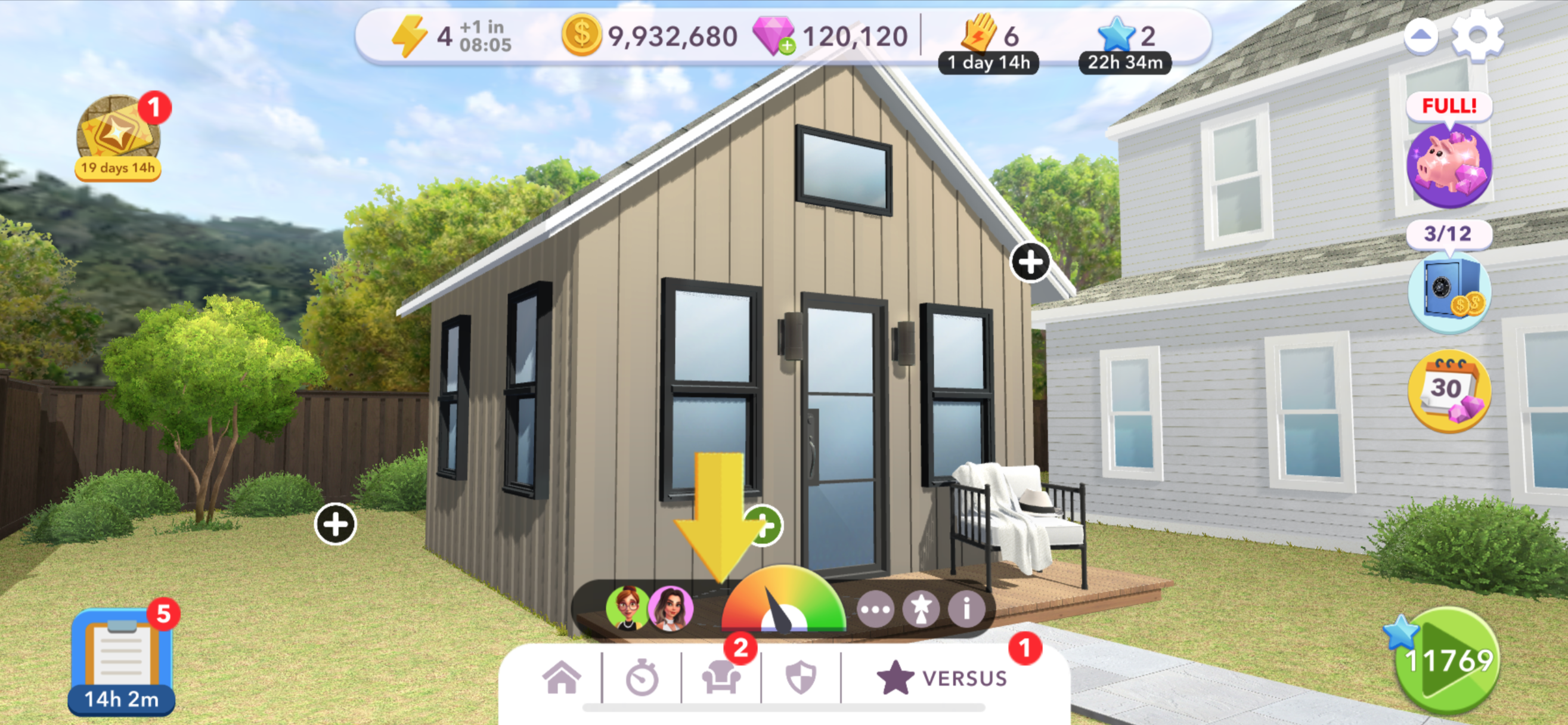The width and height of the screenshot is (1568, 725).
Task: Select the dark-haired character portrait
Action: coord(670,608)
